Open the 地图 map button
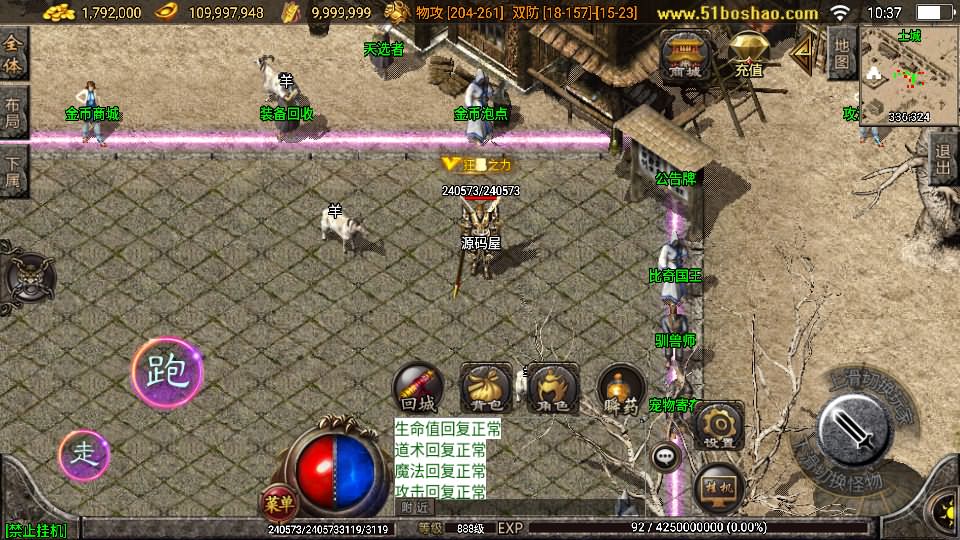The width and height of the screenshot is (960, 540). tap(842, 52)
